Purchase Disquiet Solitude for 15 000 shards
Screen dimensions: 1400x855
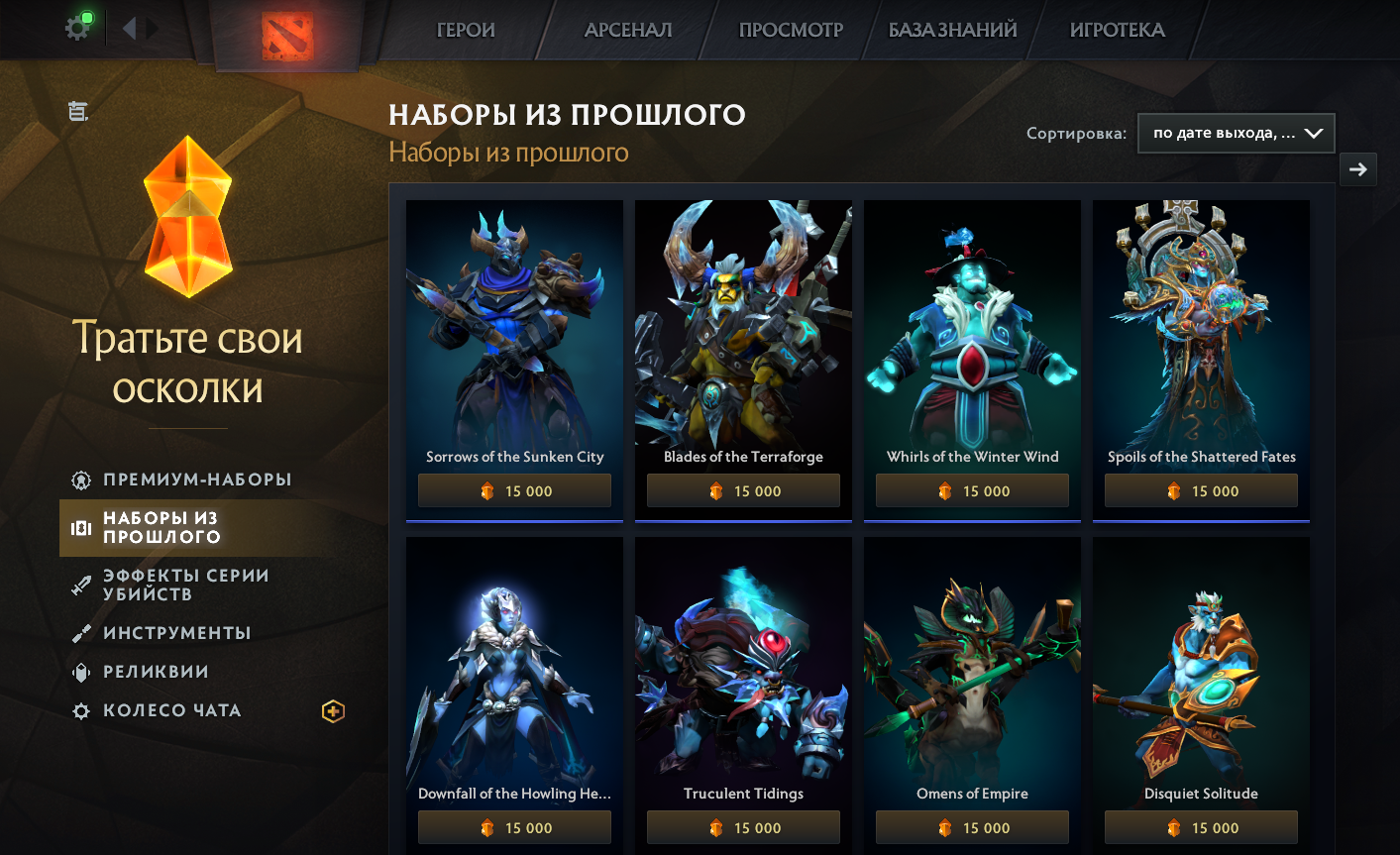(1201, 828)
